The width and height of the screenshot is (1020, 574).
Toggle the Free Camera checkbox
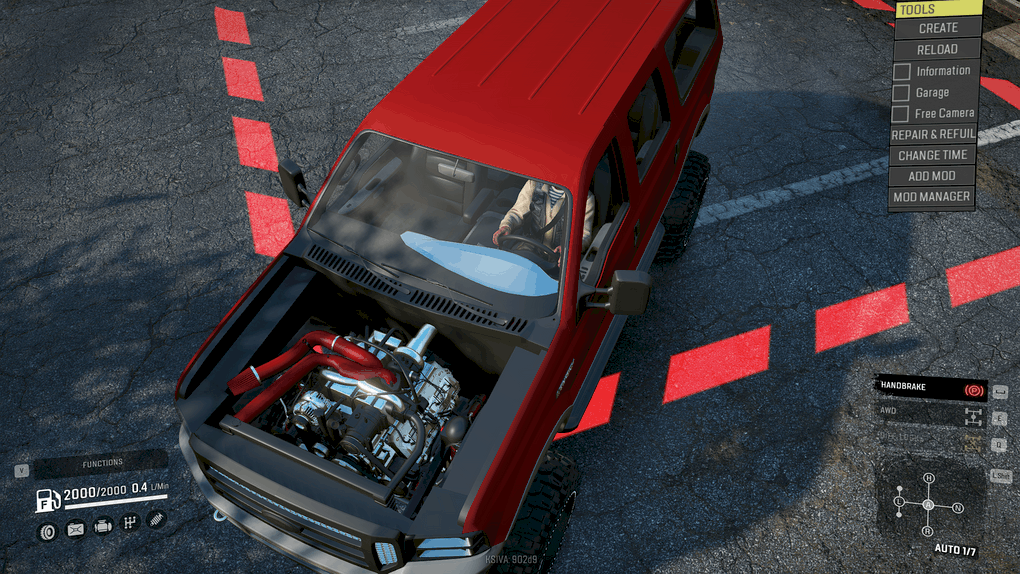(x=902, y=114)
